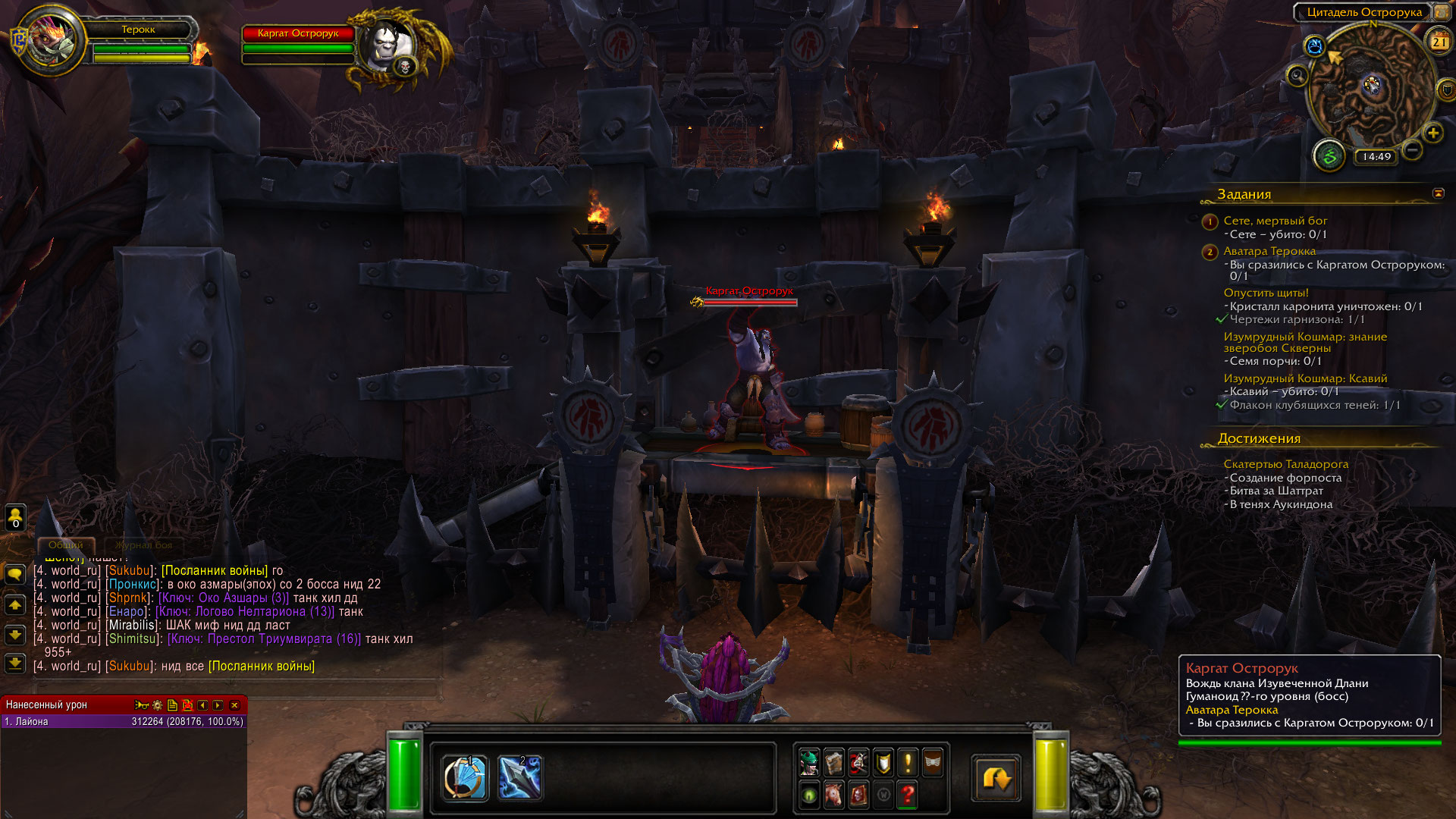Switch to the Общий chat tab
This screenshot has height=819, width=1456.
coord(66,545)
